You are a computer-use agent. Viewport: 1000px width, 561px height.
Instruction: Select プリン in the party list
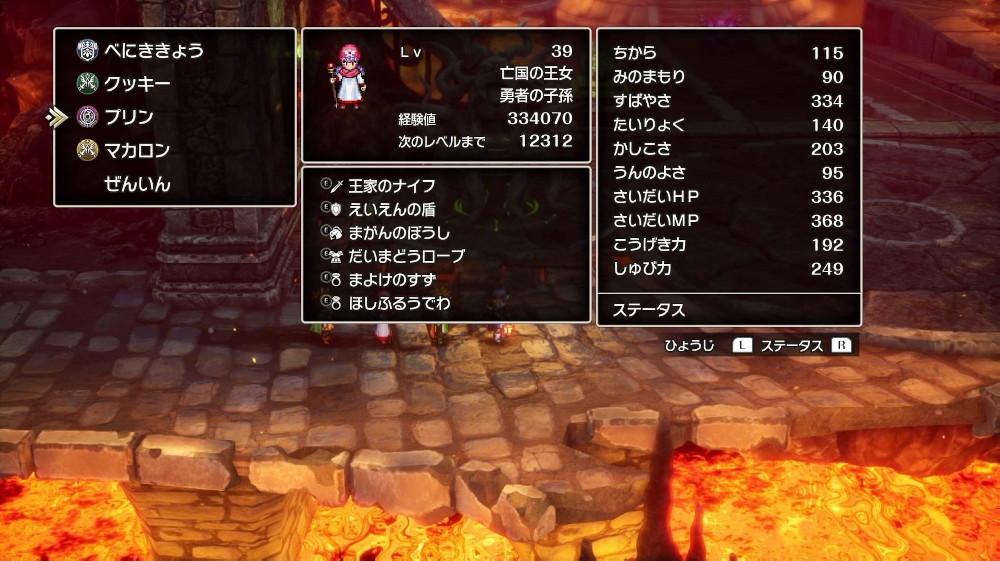point(129,117)
